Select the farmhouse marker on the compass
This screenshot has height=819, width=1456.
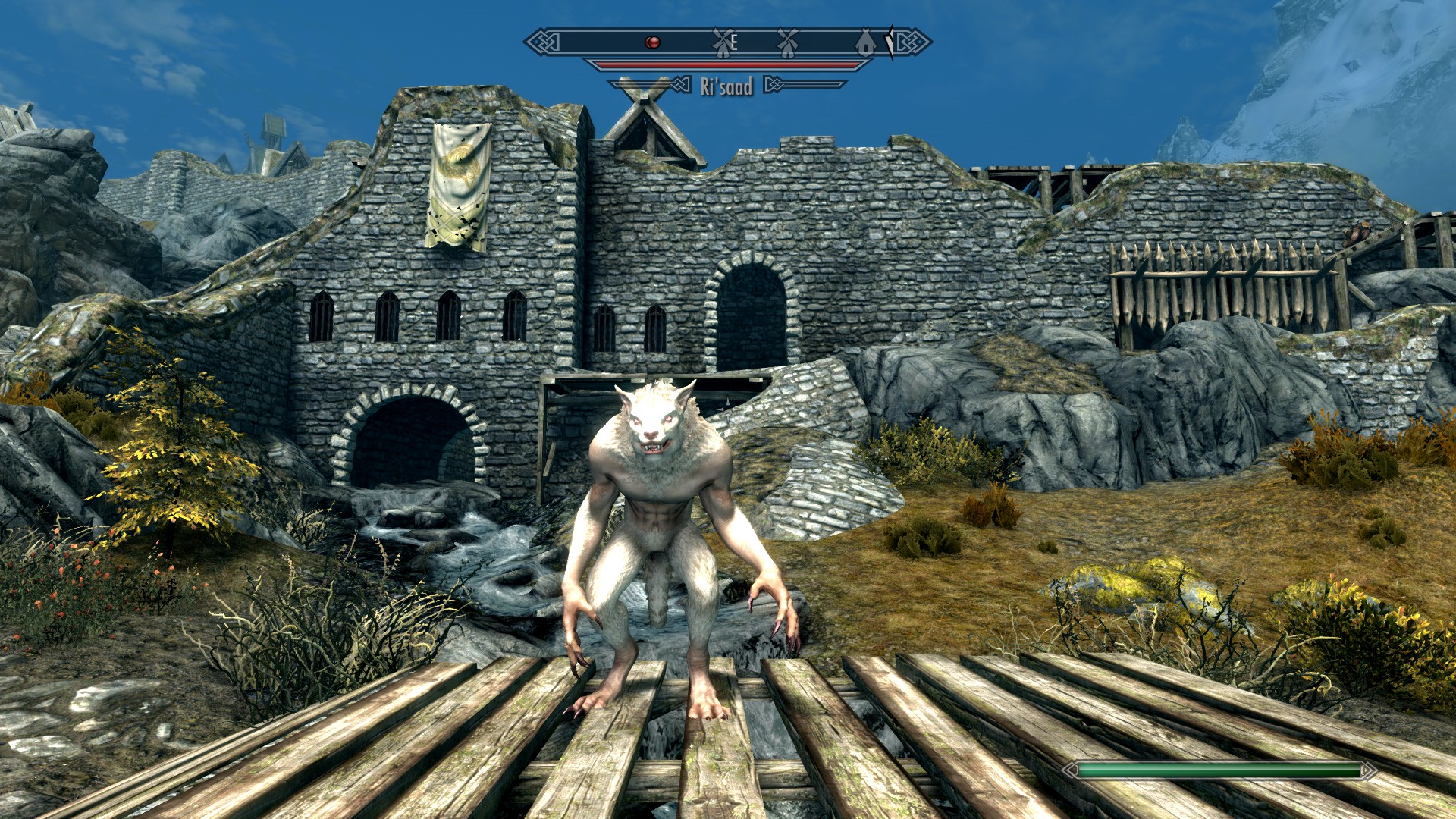865,43
